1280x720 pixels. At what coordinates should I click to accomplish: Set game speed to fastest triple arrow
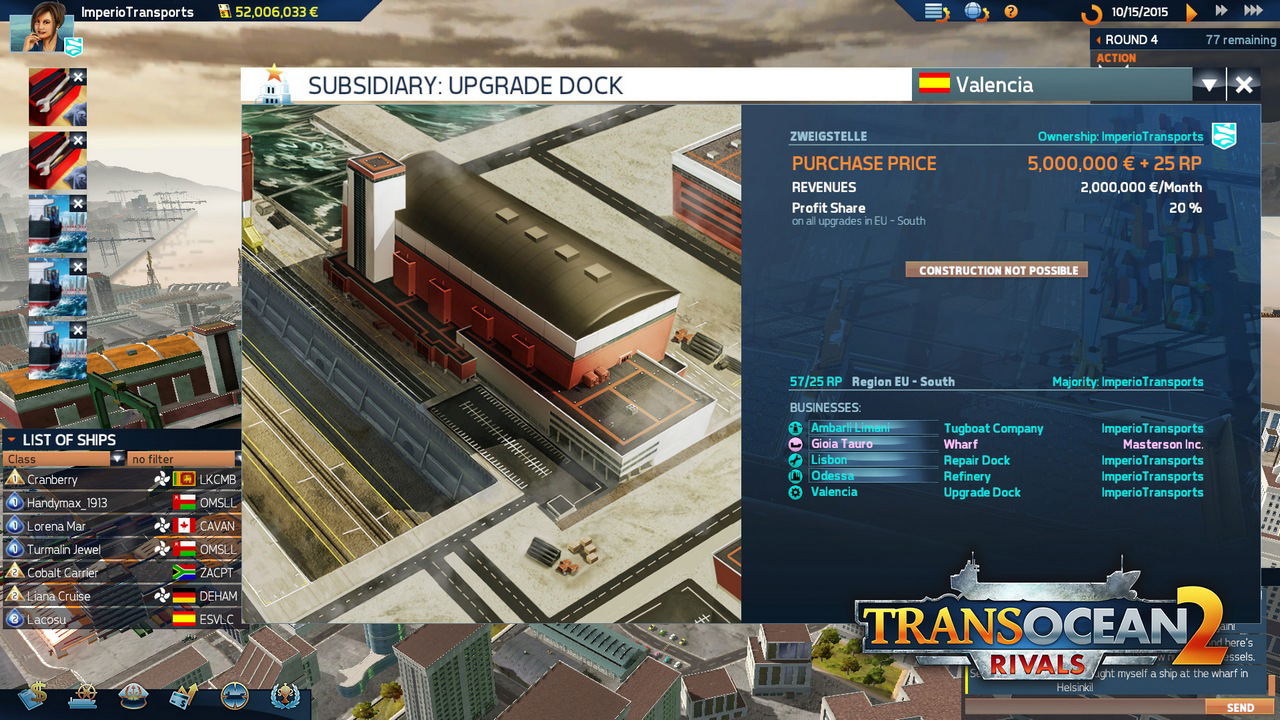[x=1252, y=11]
